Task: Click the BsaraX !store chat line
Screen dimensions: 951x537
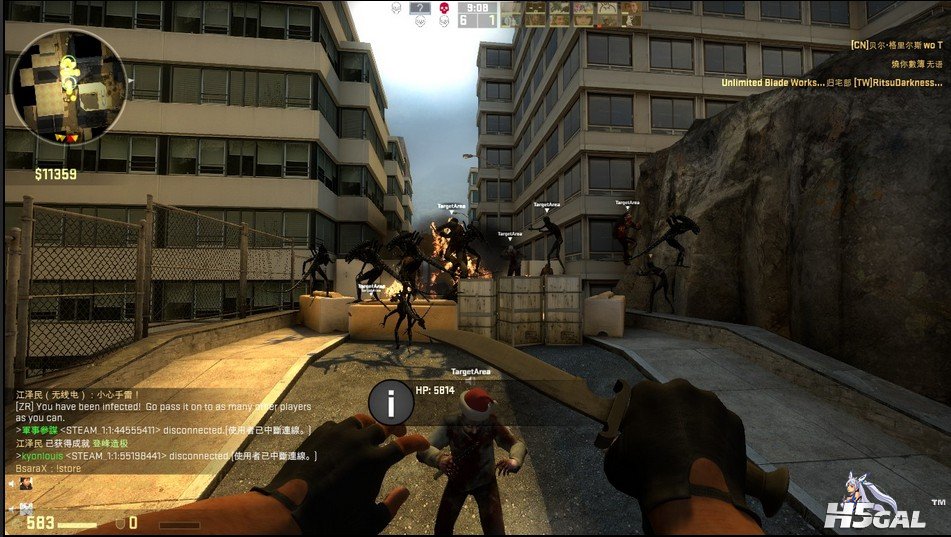Action: (x=49, y=467)
